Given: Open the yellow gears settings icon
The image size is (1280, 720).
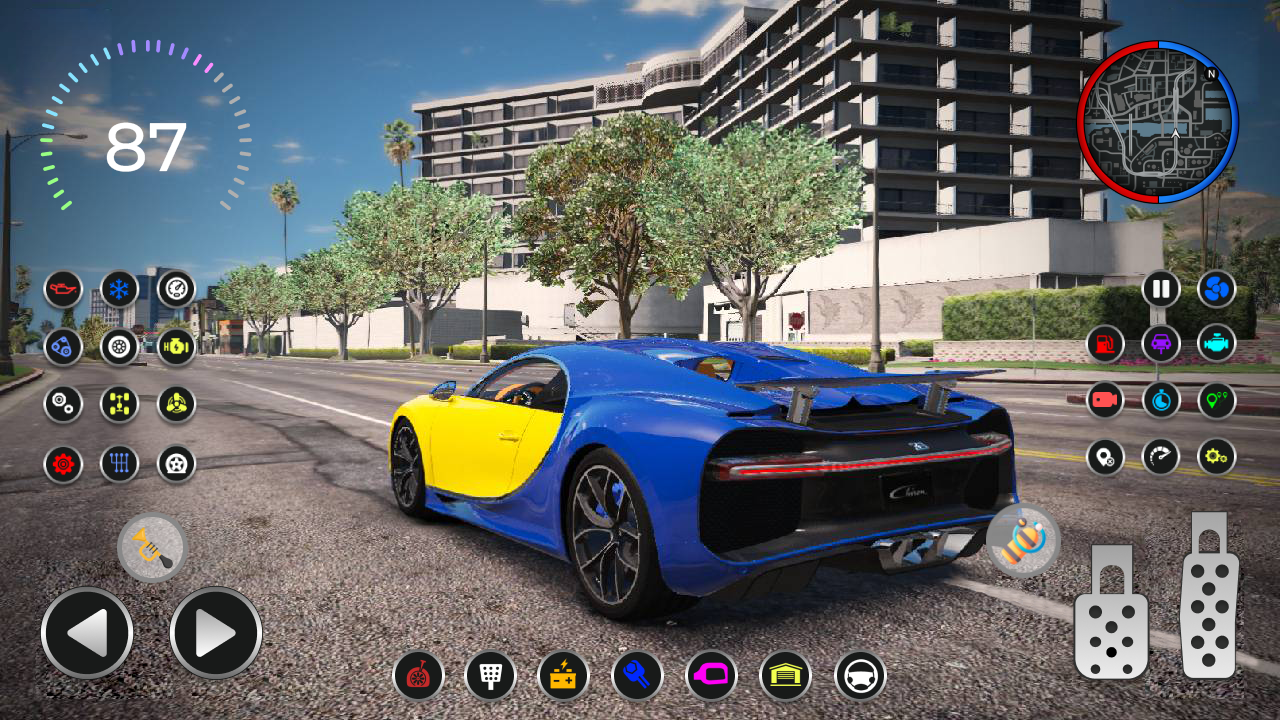Looking at the screenshot, I should click(x=1217, y=457).
